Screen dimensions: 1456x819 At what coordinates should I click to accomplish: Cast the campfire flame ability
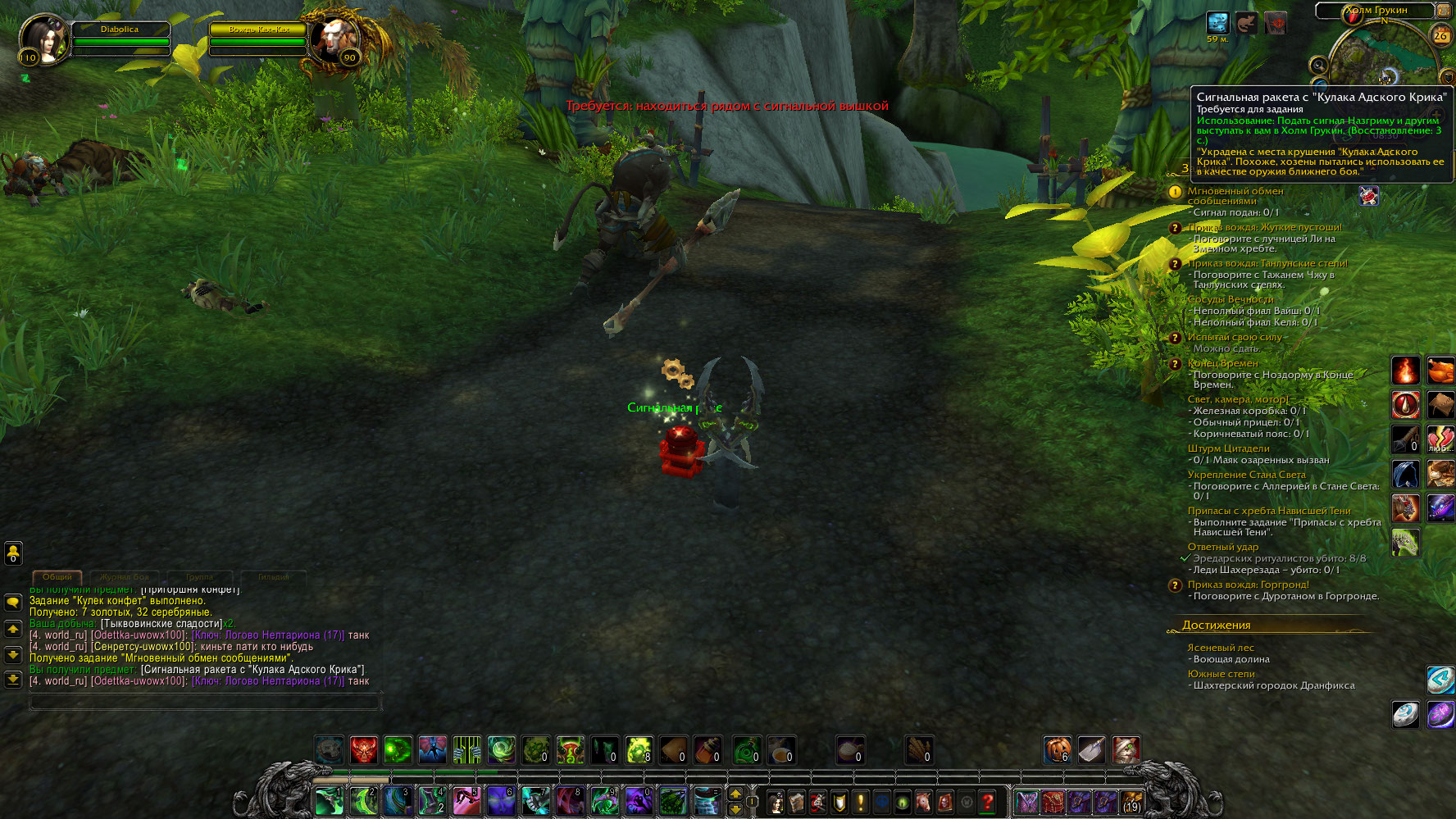coord(1405,371)
